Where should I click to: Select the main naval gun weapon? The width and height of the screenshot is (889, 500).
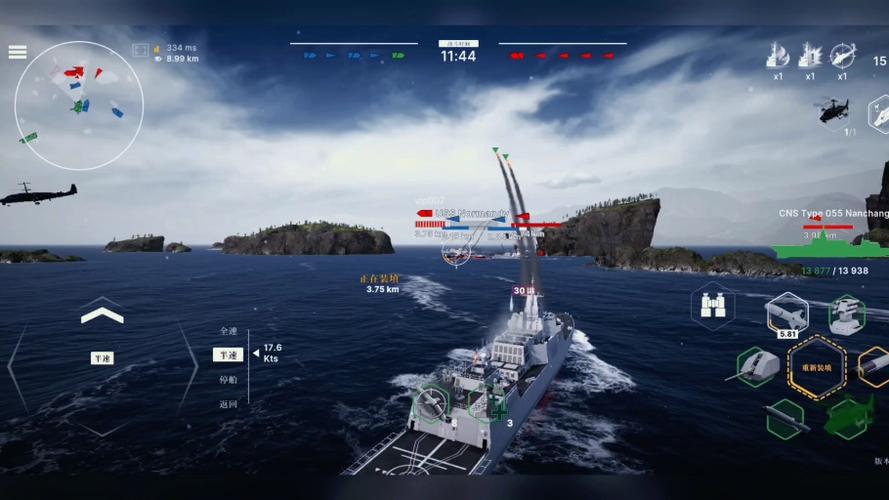point(757,367)
